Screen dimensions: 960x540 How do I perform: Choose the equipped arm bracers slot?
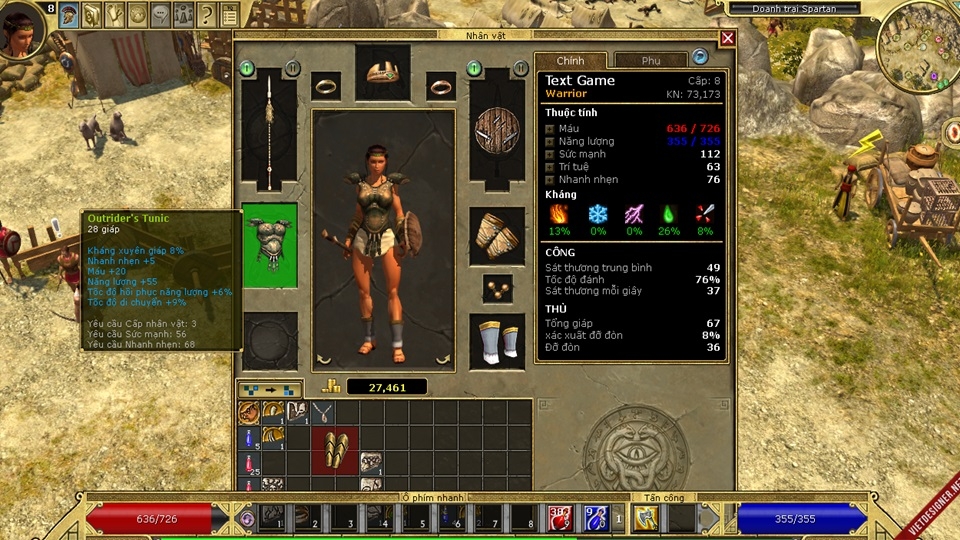(x=497, y=236)
